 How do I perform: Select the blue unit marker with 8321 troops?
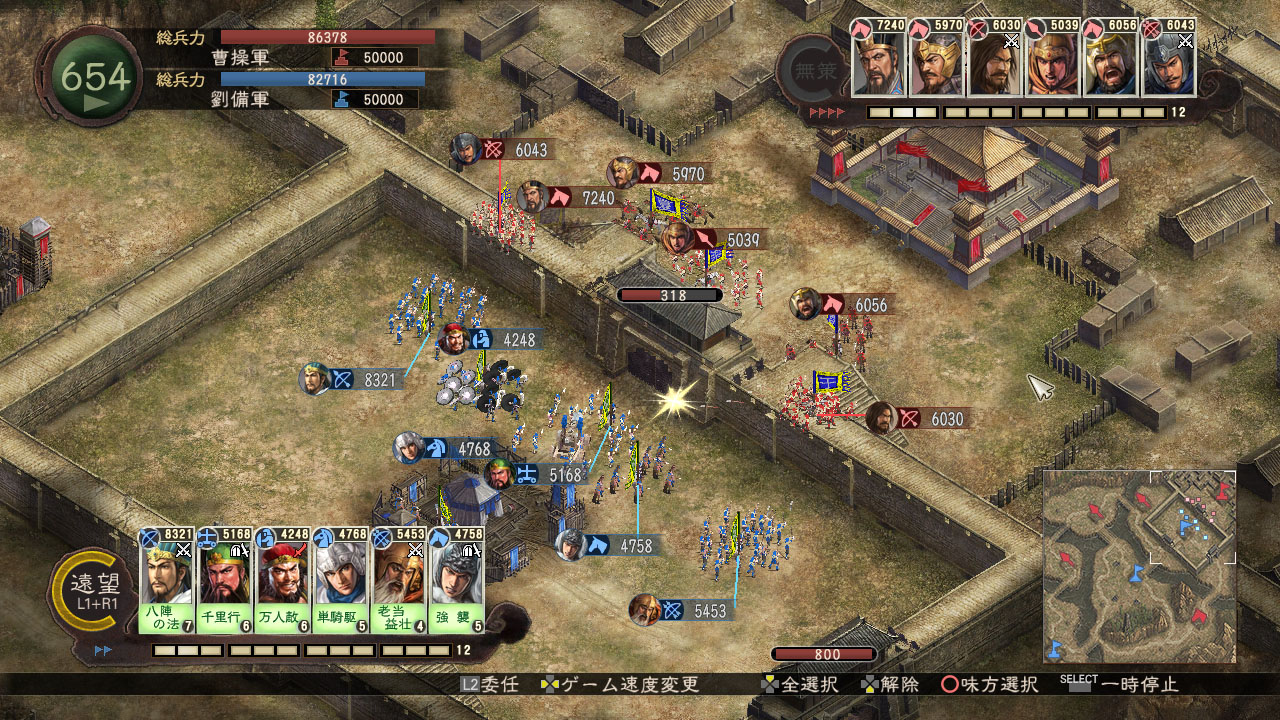pyautogui.click(x=355, y=380)
